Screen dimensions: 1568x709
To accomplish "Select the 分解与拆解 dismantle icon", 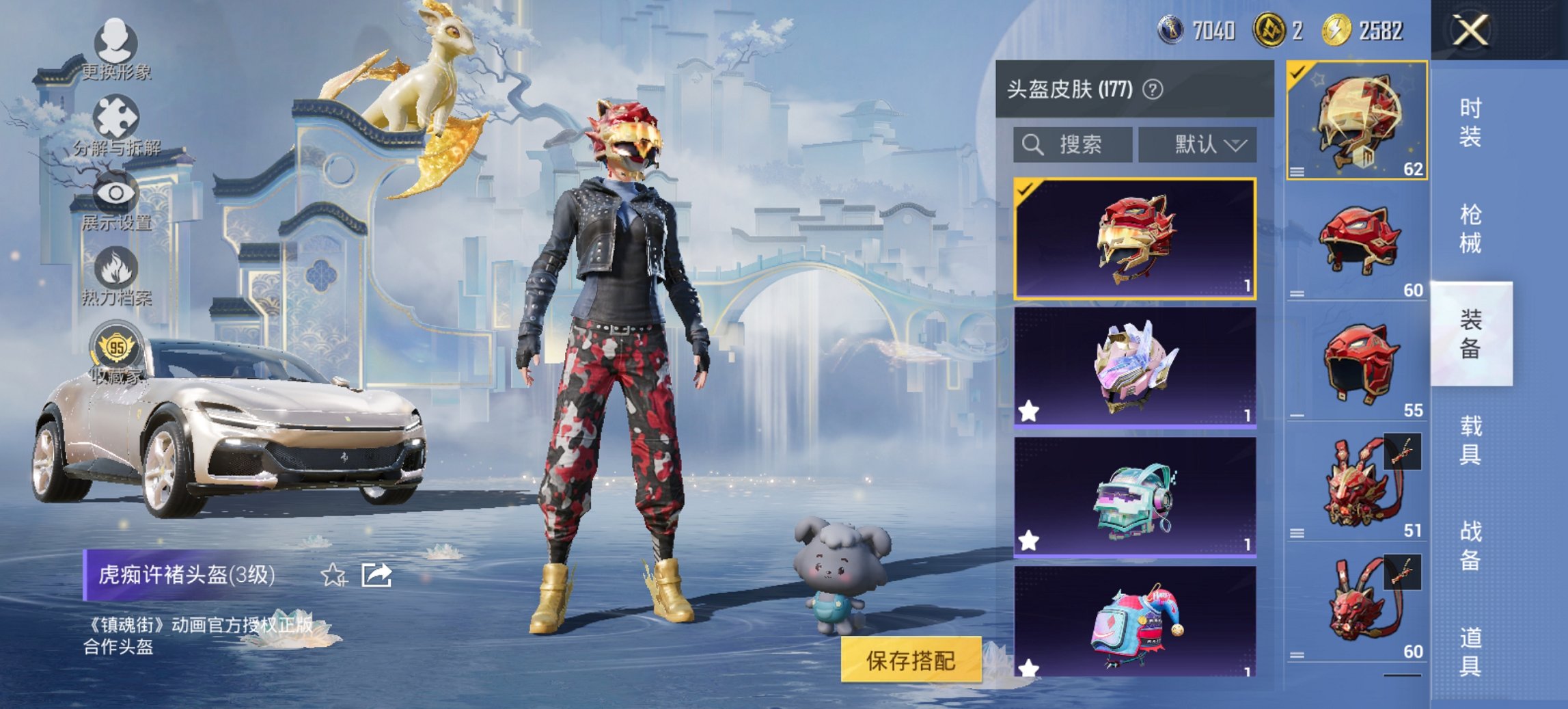I will point(118,116).
